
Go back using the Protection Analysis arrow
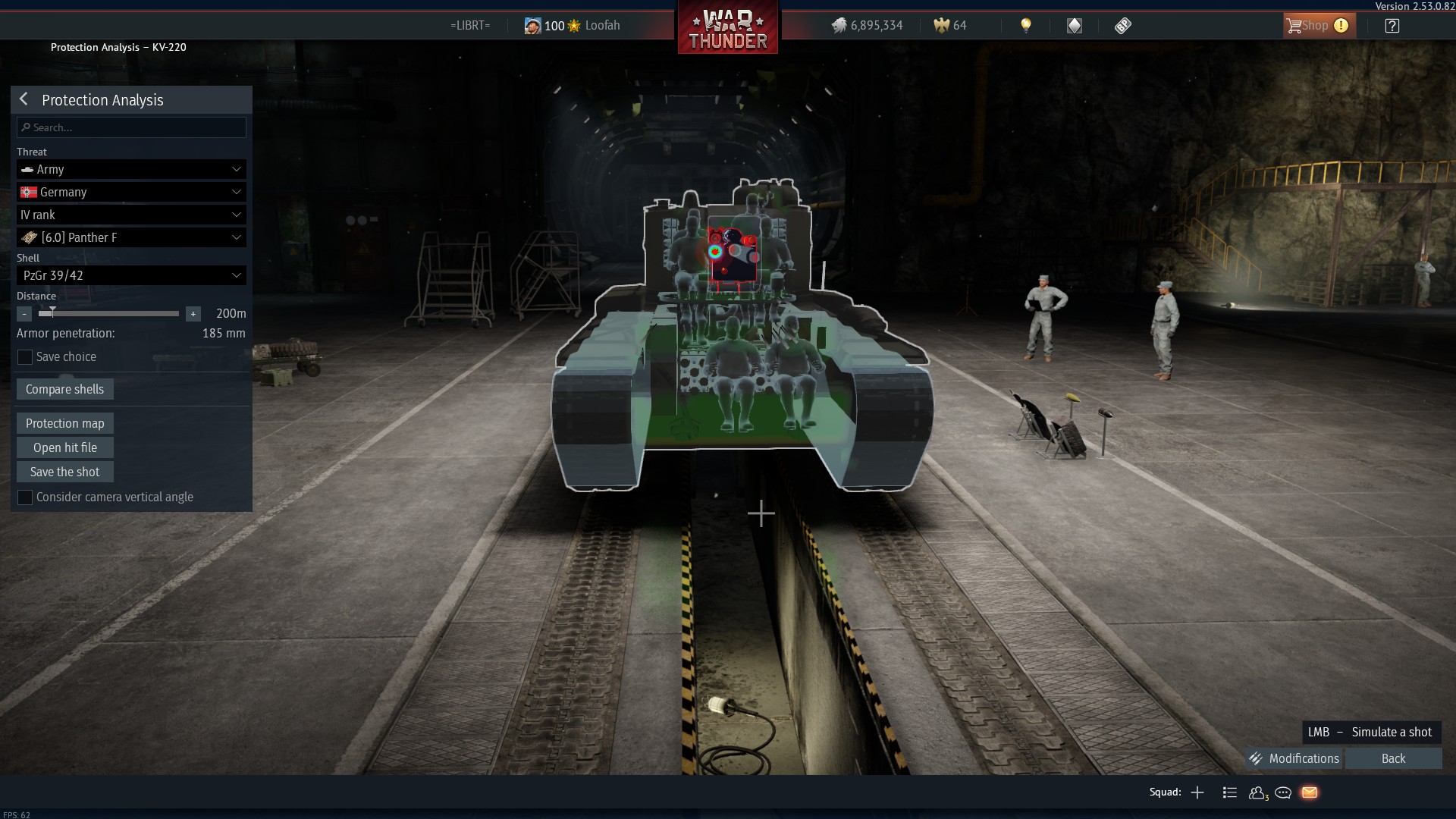pyautogui.click(x=24, y=99)
